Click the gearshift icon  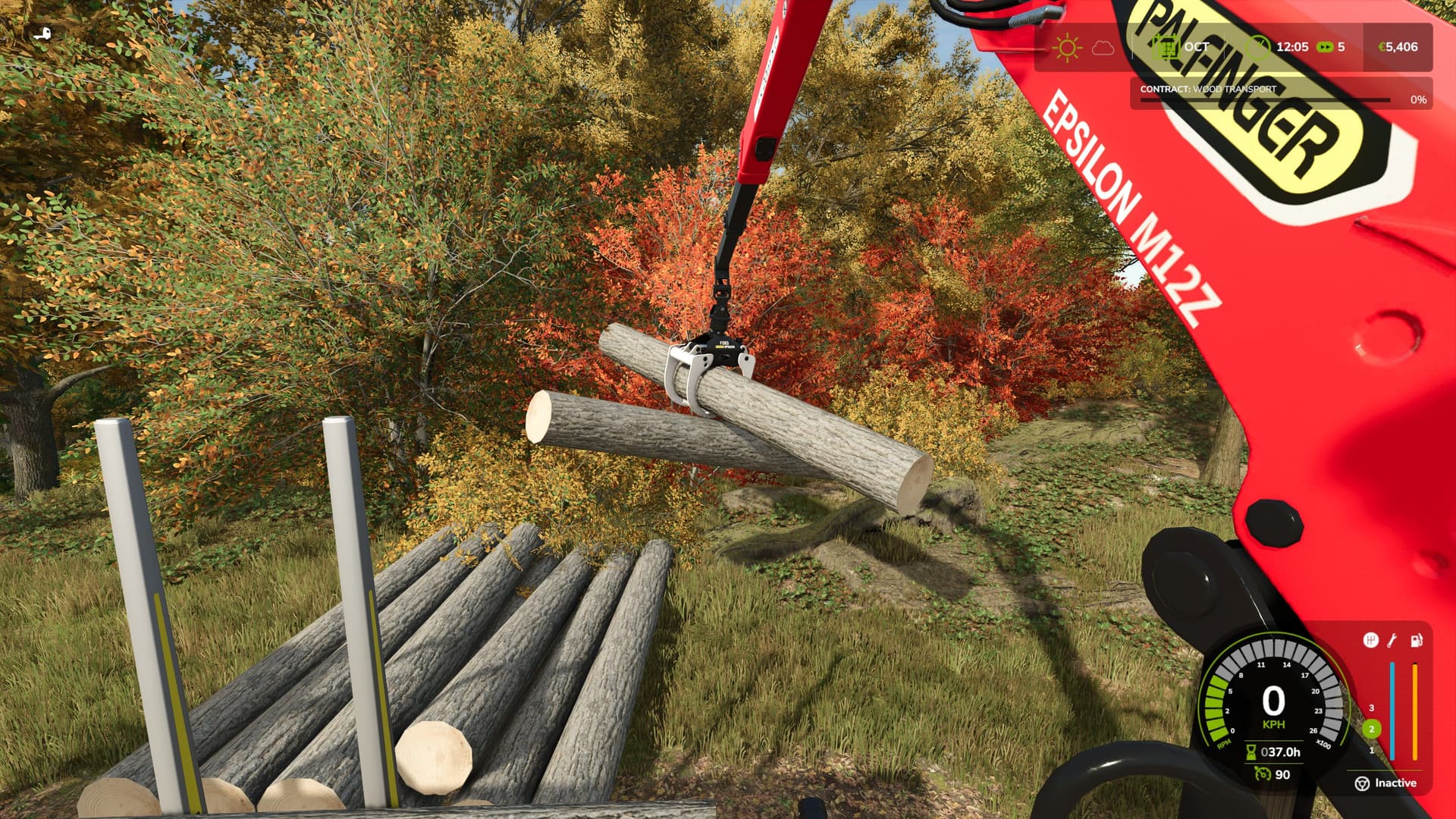[x=1370, y=641]
